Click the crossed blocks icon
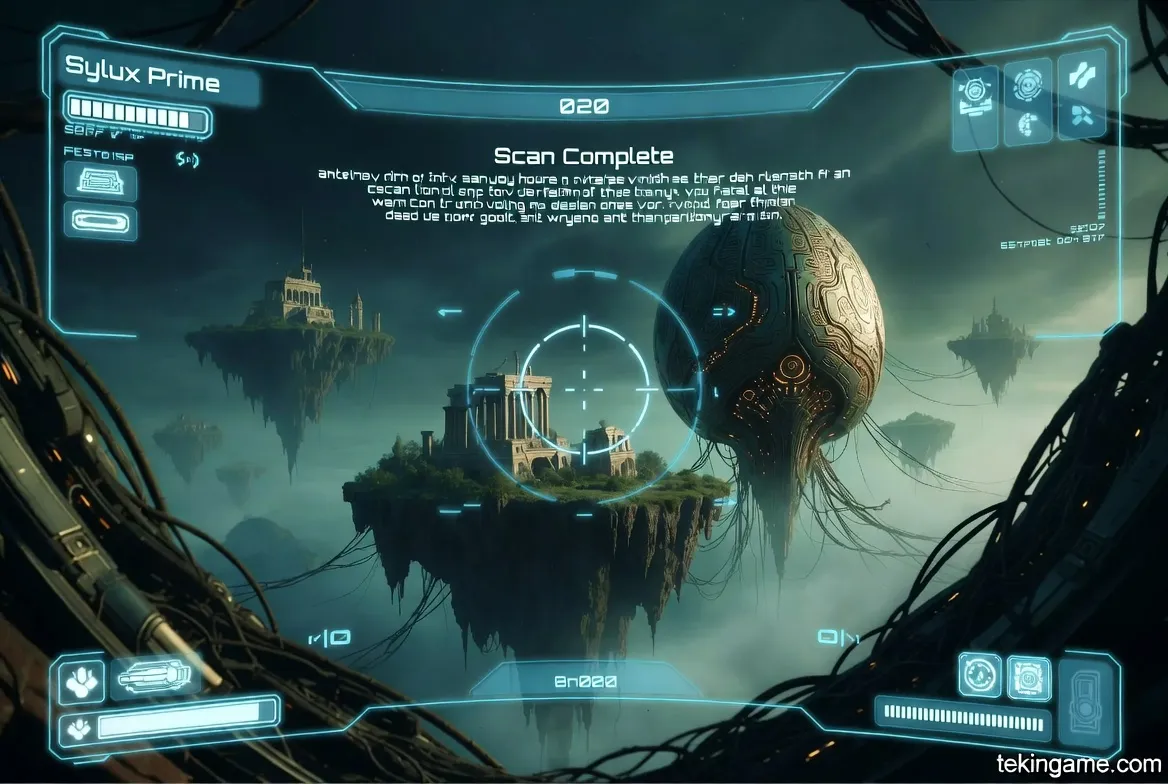Viewport: 1168px width, 784px height. pos(1081,118)
